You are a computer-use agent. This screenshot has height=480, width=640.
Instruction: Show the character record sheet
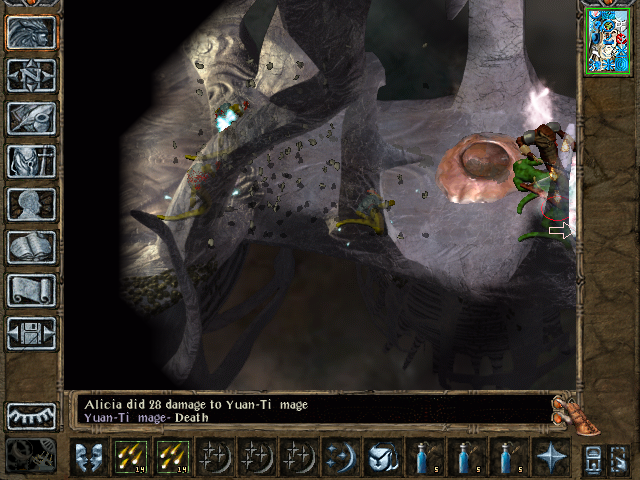31,204
